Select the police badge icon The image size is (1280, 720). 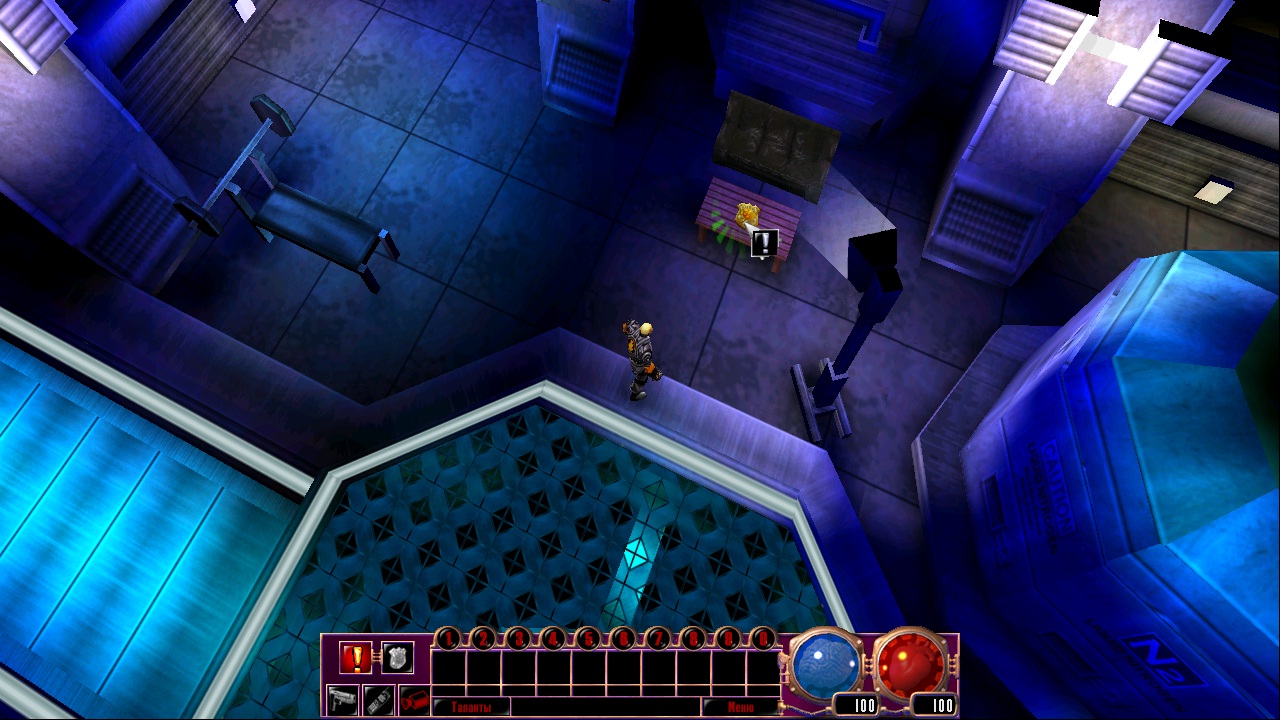coord(397,657)
